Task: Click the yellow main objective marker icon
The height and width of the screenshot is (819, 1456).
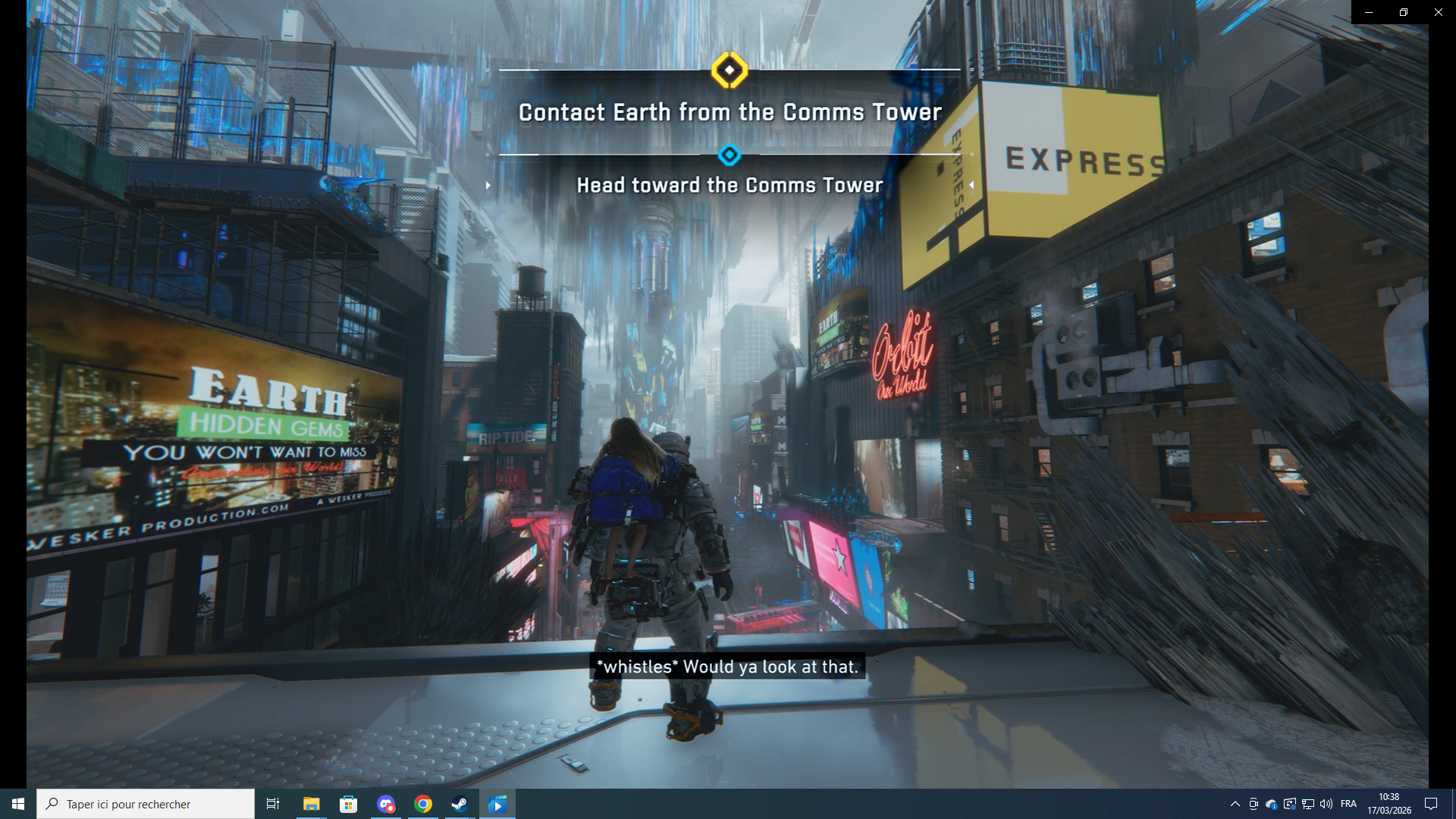Action: pos(729,71)
